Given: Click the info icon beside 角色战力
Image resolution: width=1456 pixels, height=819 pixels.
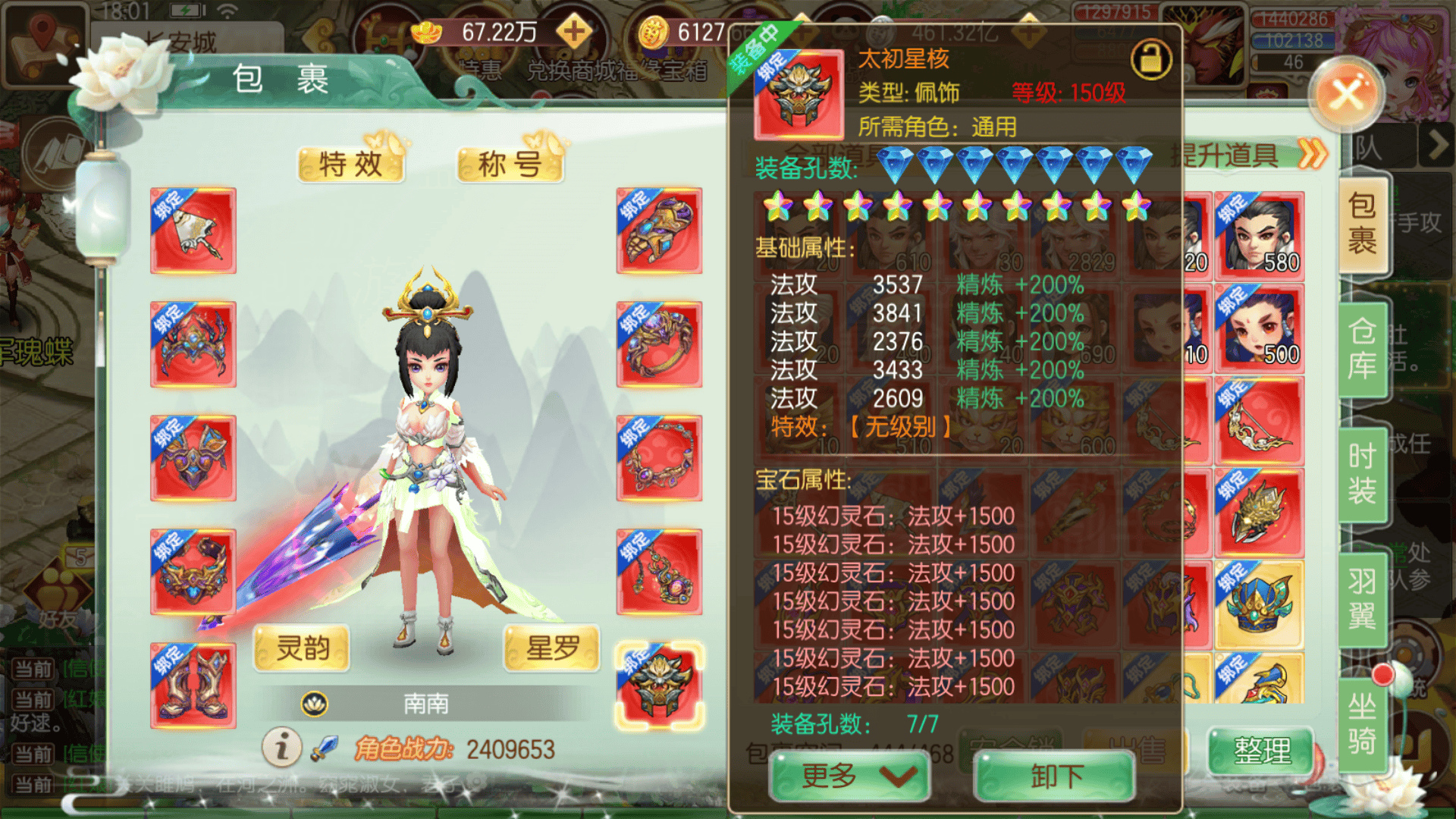Looking at the screenshot, I should pos(281,748).
